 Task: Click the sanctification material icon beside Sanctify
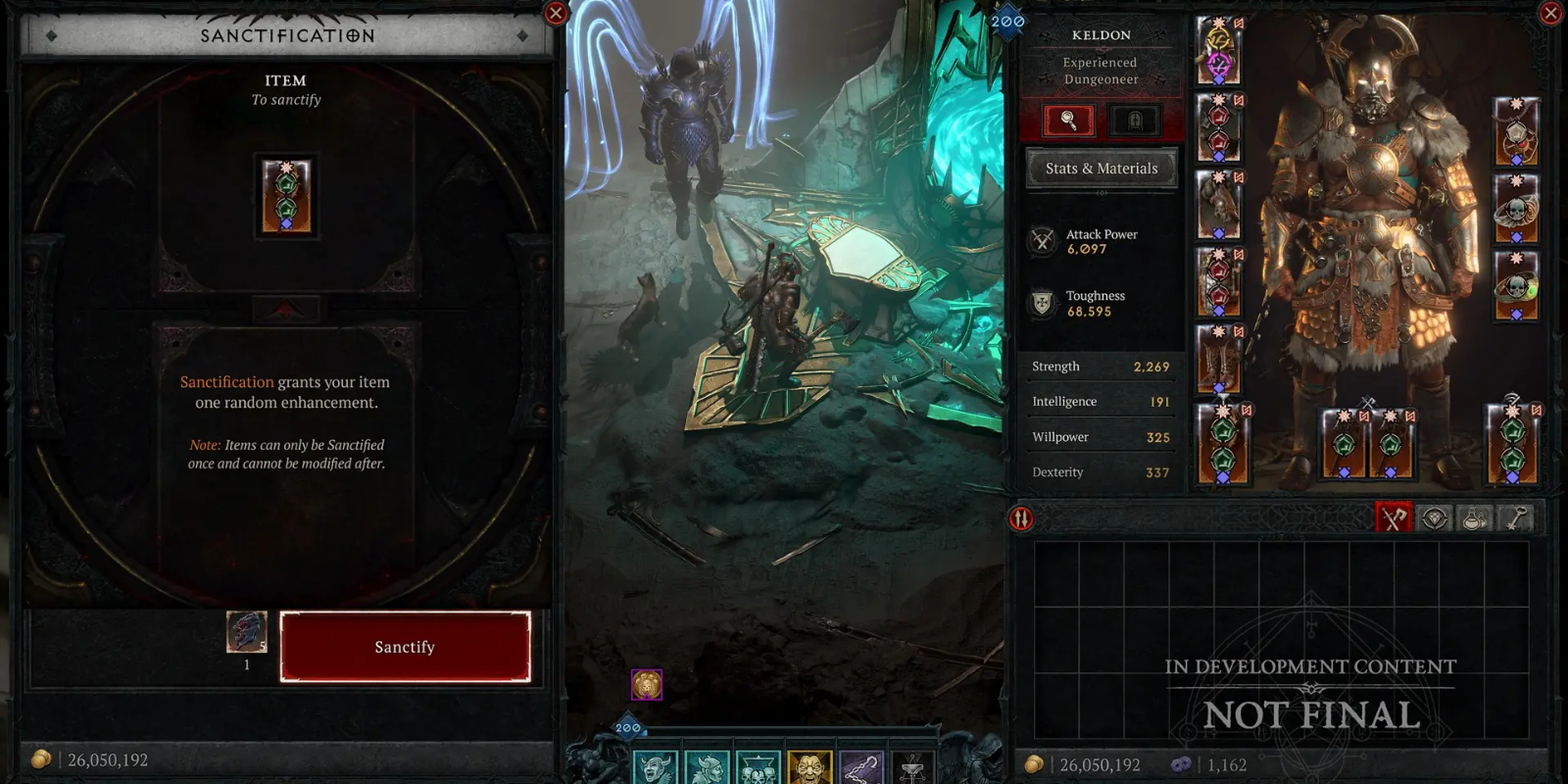click(245, 633)
